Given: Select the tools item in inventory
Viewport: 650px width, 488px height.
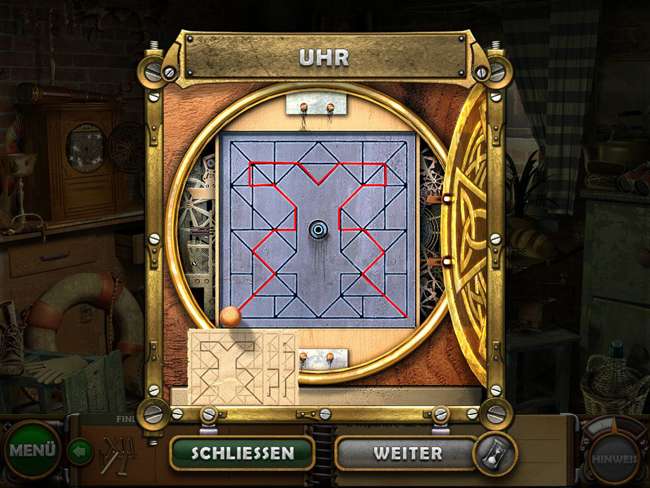Looking at the screenshot, I should click(118, 455).
